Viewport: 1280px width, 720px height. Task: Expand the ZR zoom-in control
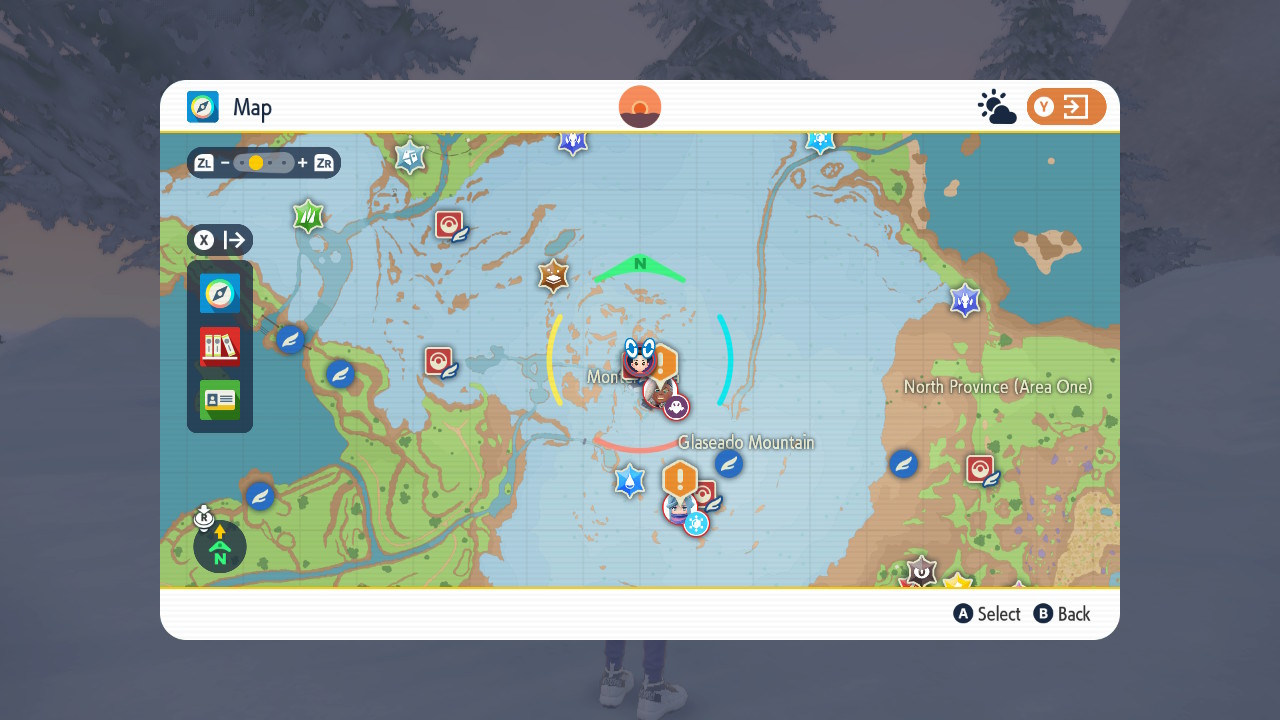[x=322, y=163]
